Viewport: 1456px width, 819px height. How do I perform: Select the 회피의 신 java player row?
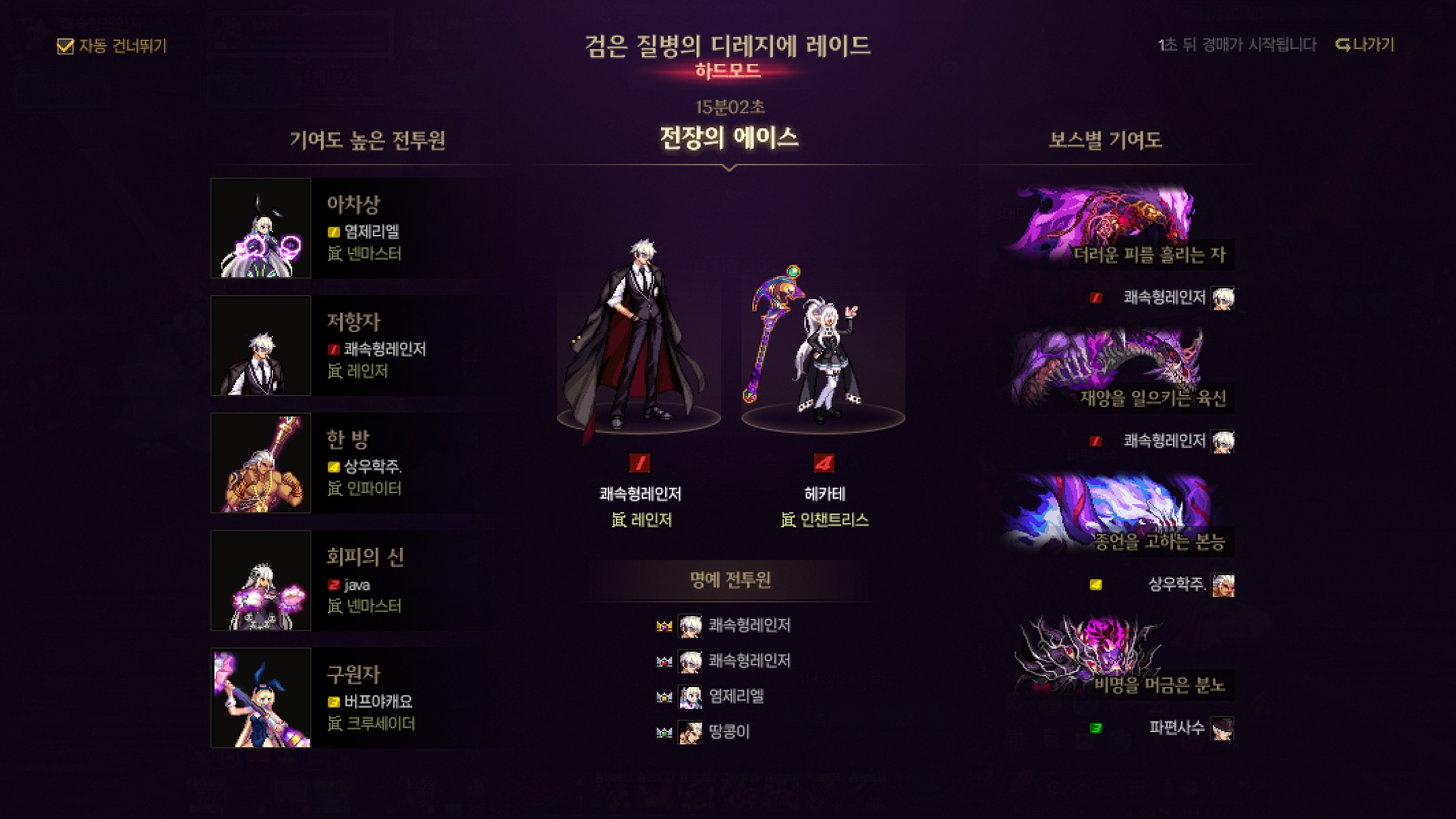[x=356, y=581]
